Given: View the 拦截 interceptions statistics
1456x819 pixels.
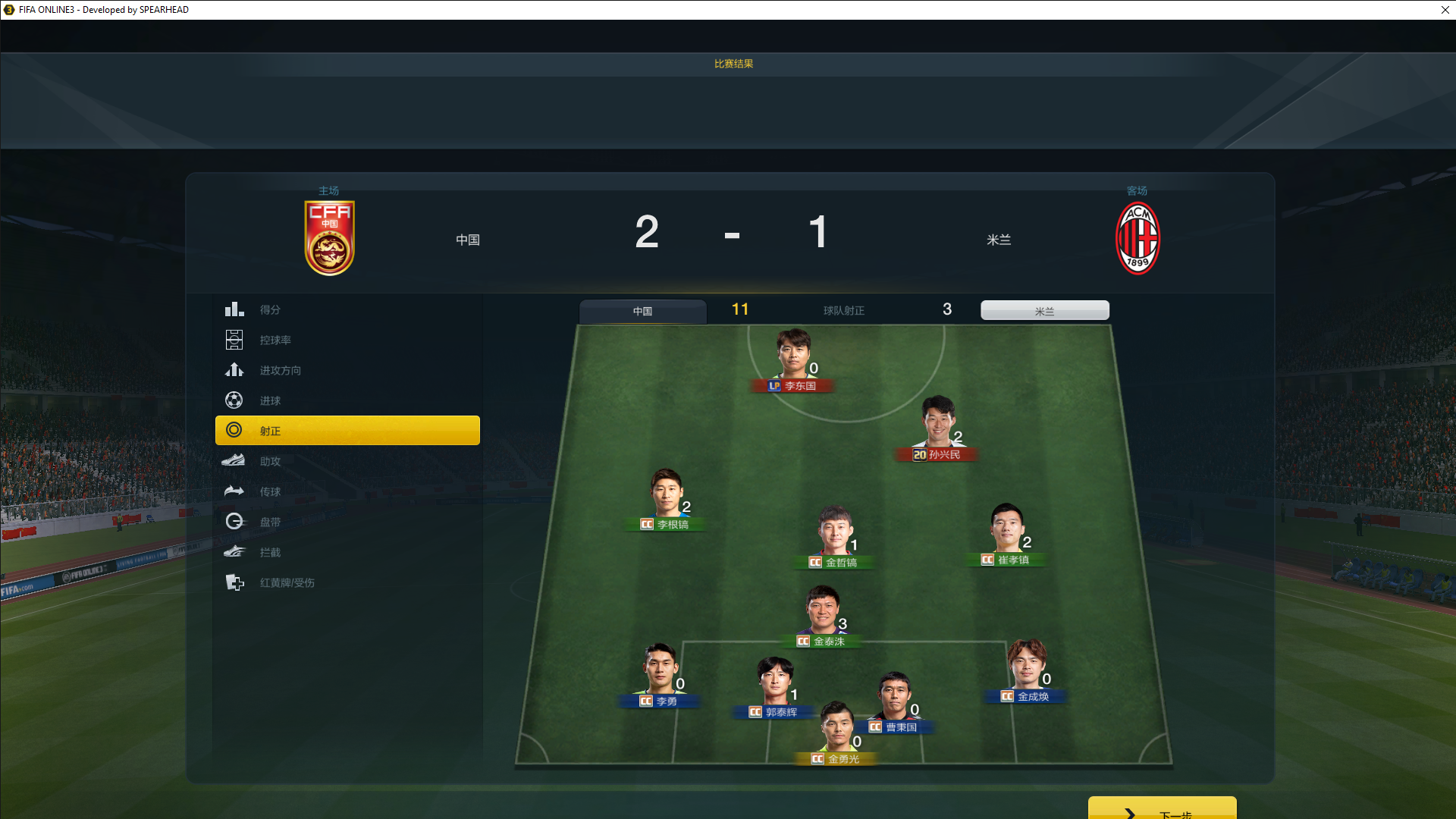Looking at the screenshot, I should [x=270, y=552].
